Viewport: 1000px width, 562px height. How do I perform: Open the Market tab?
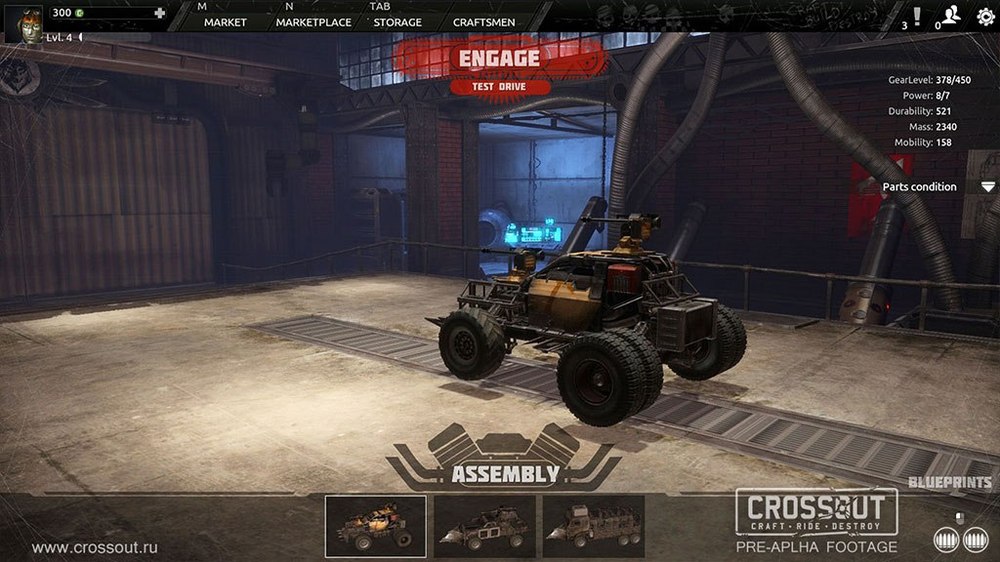(x=225, y=22)
